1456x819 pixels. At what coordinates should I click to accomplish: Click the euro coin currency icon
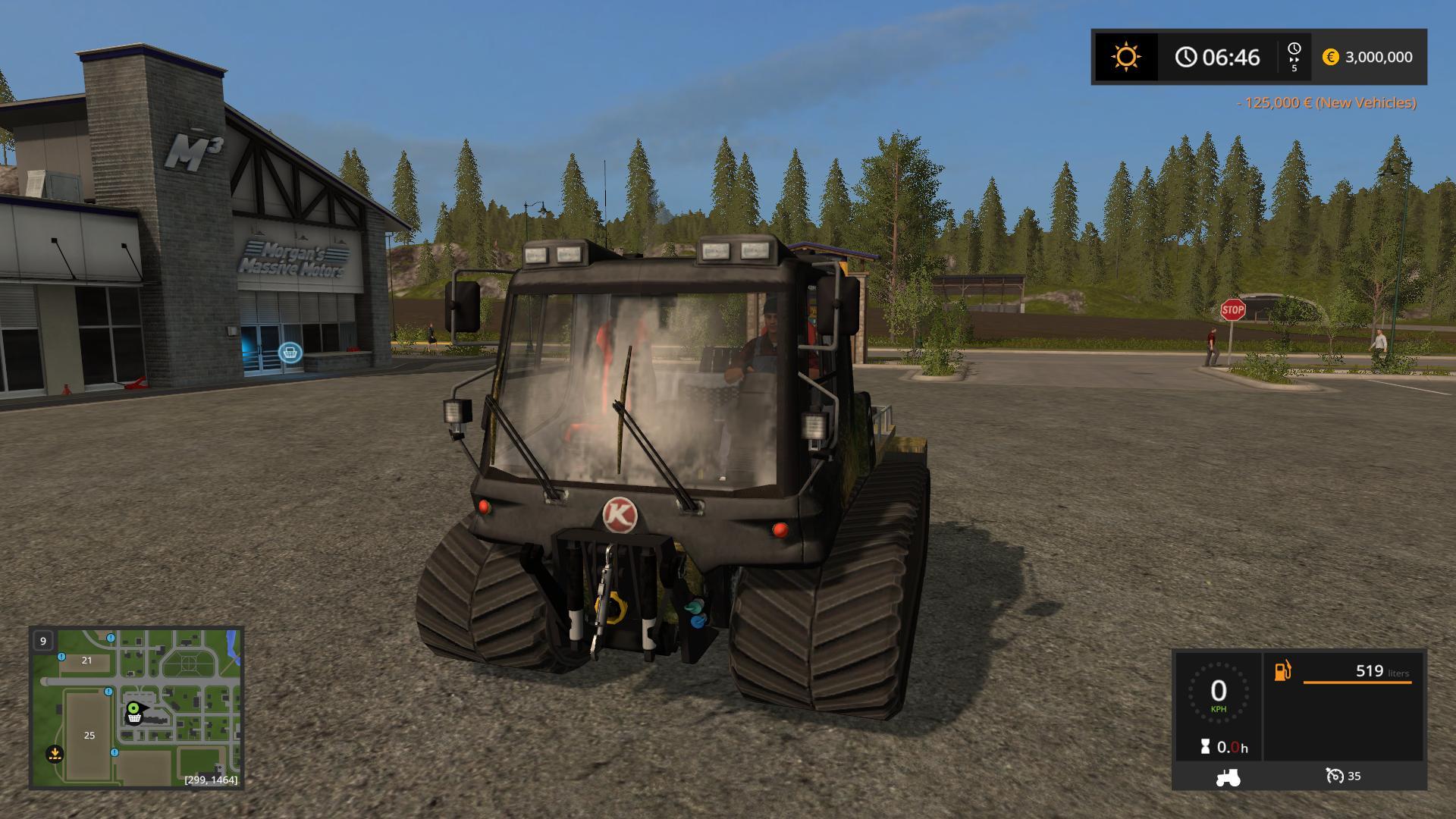coord(1331,57)
